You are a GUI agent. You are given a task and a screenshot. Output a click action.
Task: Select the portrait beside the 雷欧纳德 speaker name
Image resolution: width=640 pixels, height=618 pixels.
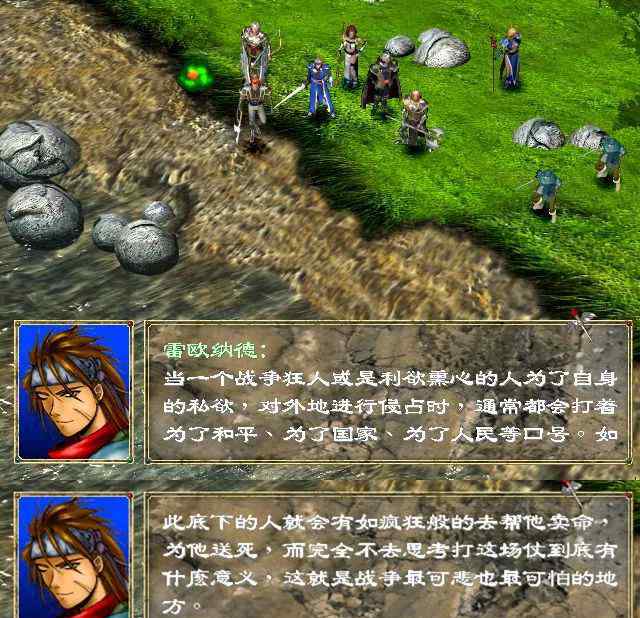[x=74, y=392]
